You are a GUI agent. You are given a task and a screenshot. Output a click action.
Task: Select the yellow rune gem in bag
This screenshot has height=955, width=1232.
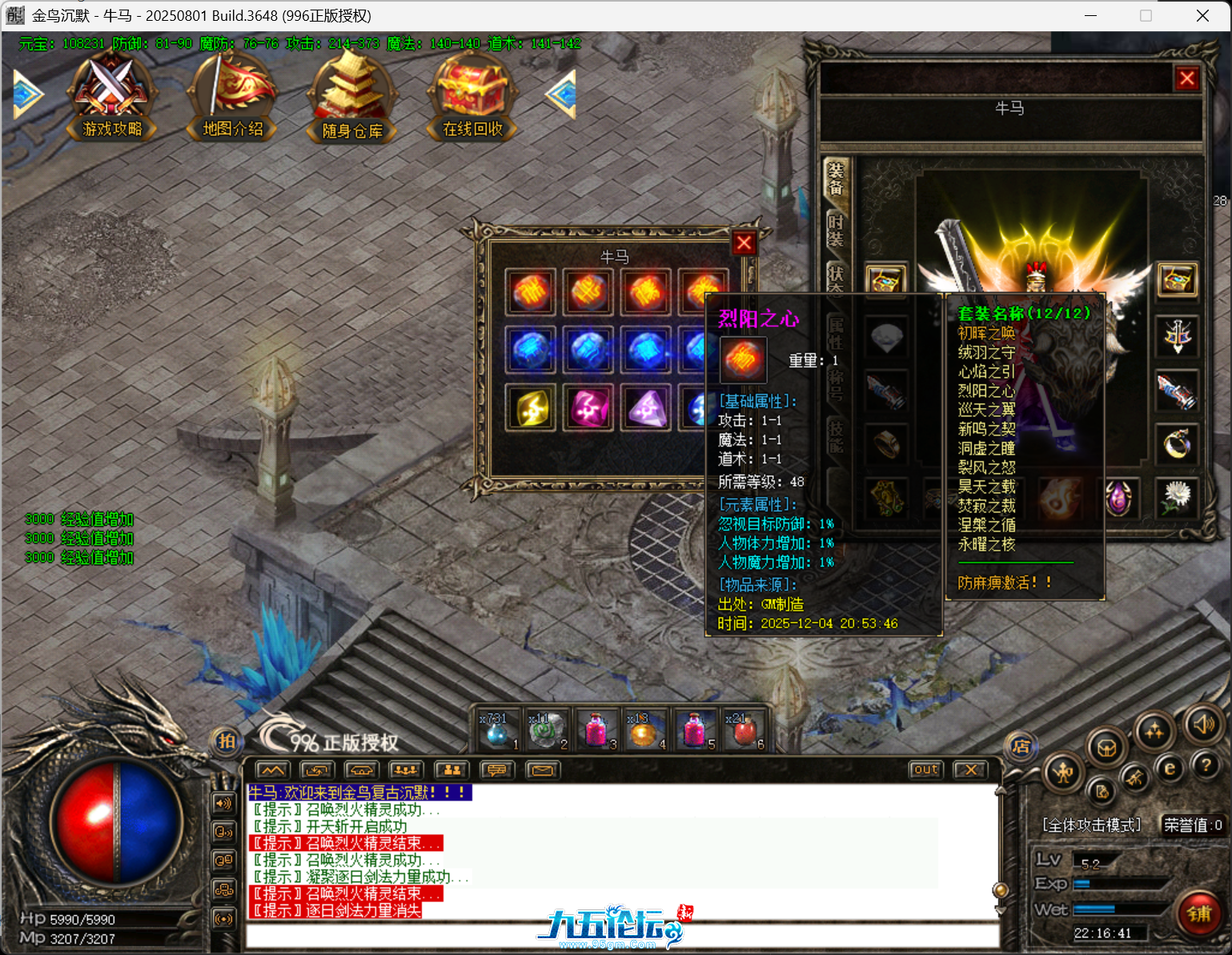tap(531, 408)
